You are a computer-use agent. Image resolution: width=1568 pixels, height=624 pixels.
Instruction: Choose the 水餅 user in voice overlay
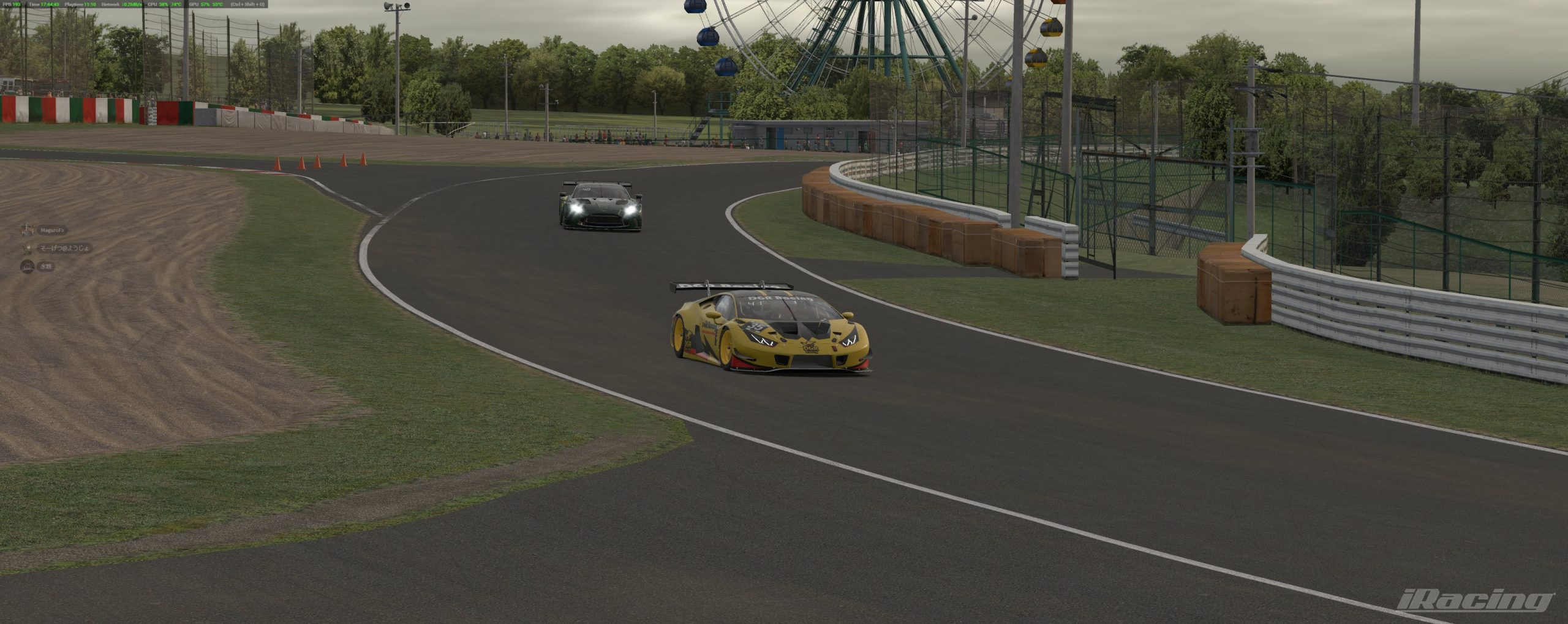(x=45, y=267)
